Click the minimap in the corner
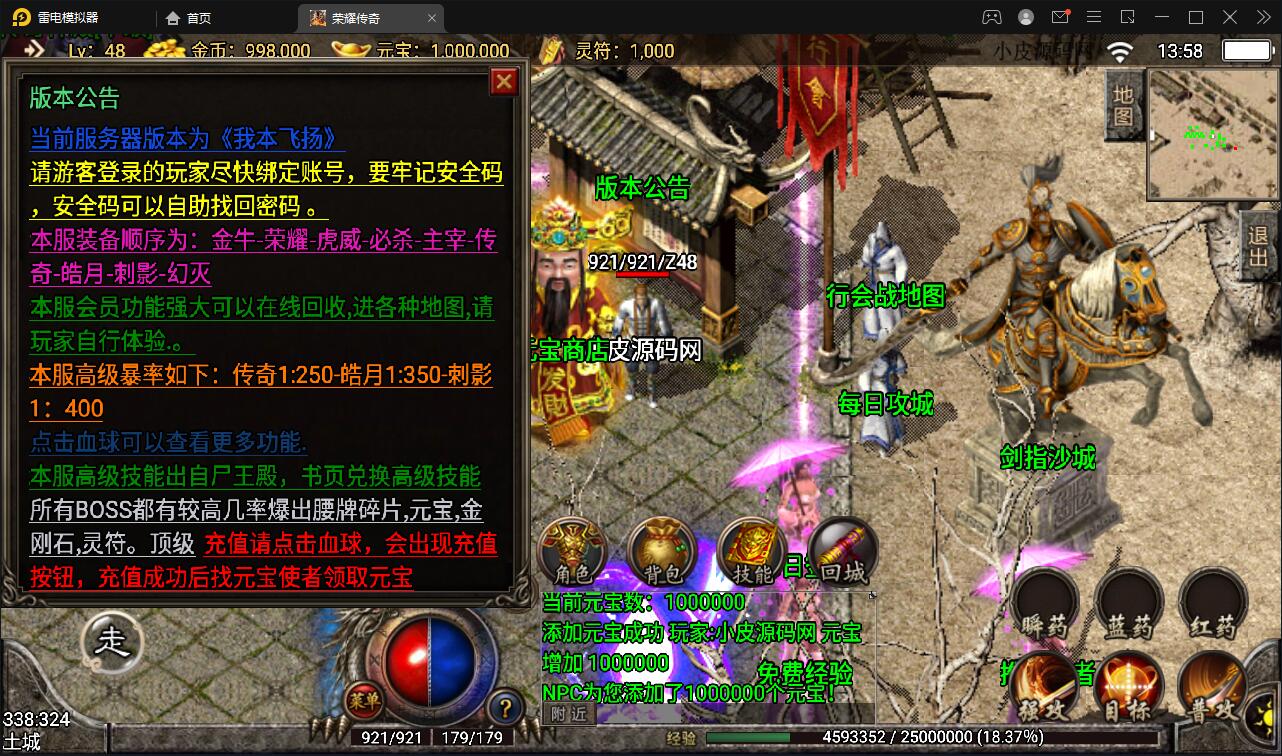The image size is (1282, 756). [1210, 135]
